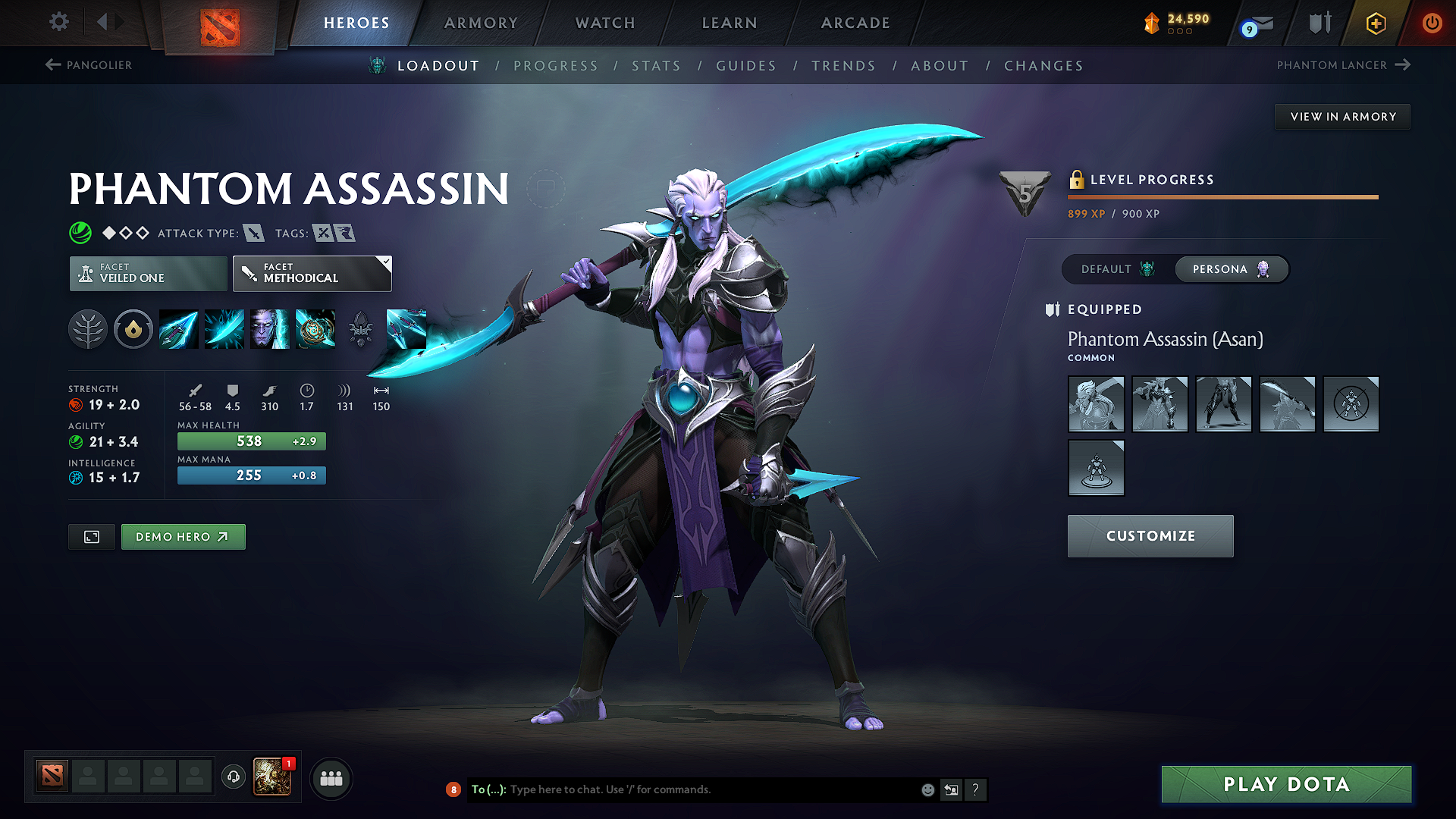Go back to previous hero Pangolier
The image size is (1456, 819).
coord(89,65)
